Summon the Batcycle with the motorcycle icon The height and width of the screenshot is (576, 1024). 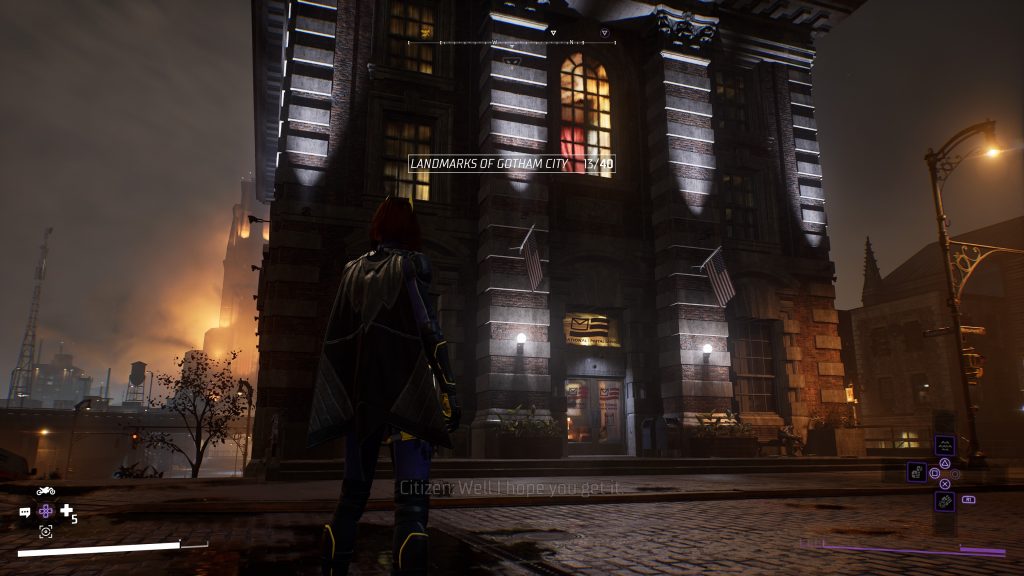pyautogui.click(x=45, y=491)
